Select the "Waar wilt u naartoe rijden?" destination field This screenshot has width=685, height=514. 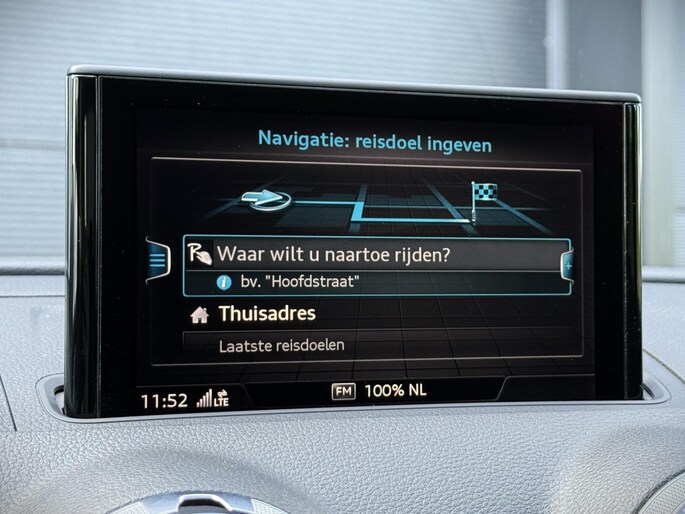(375, 254)
